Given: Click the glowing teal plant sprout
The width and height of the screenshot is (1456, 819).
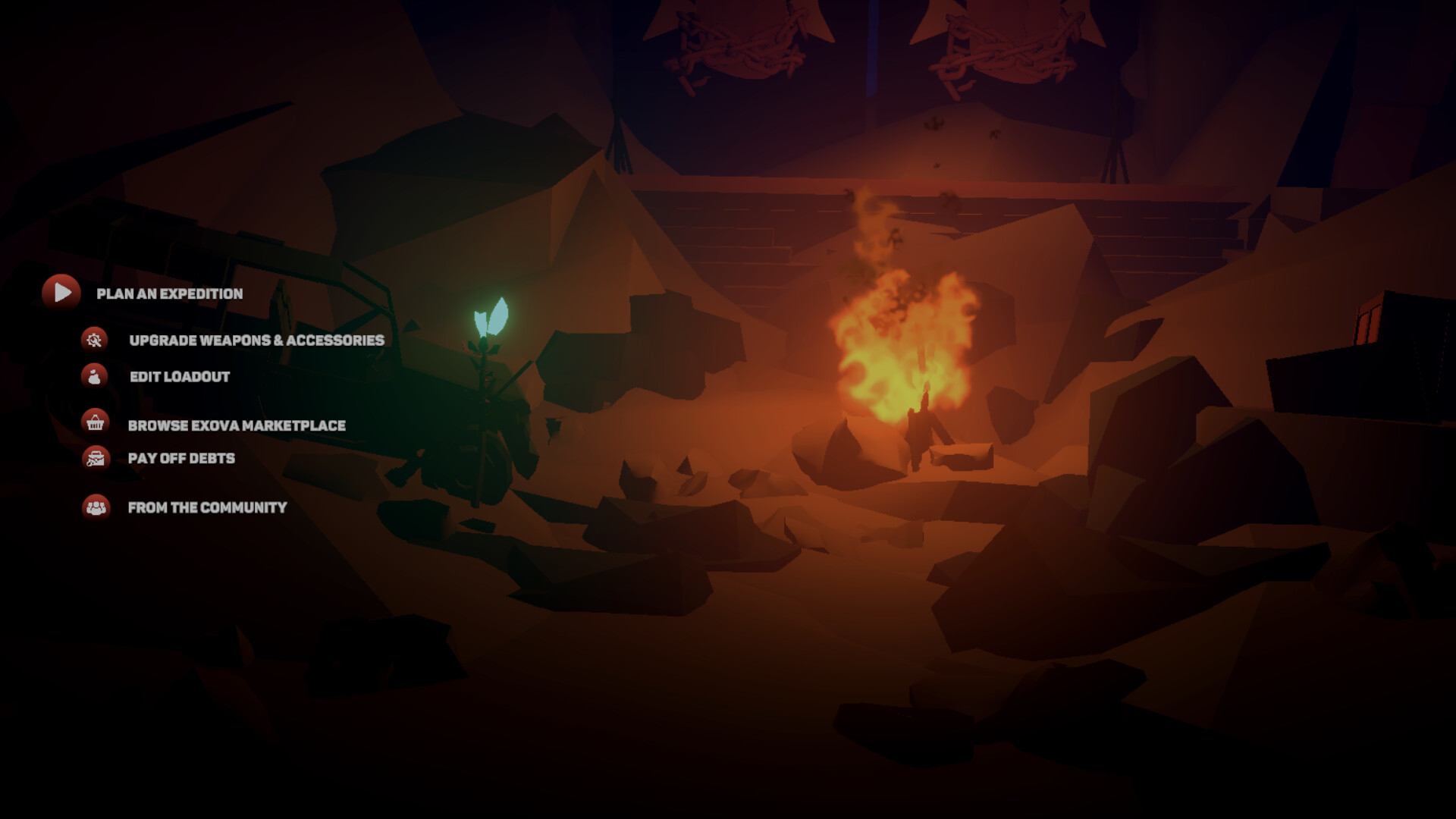Looking at the screenshot, I should [491, 318].
